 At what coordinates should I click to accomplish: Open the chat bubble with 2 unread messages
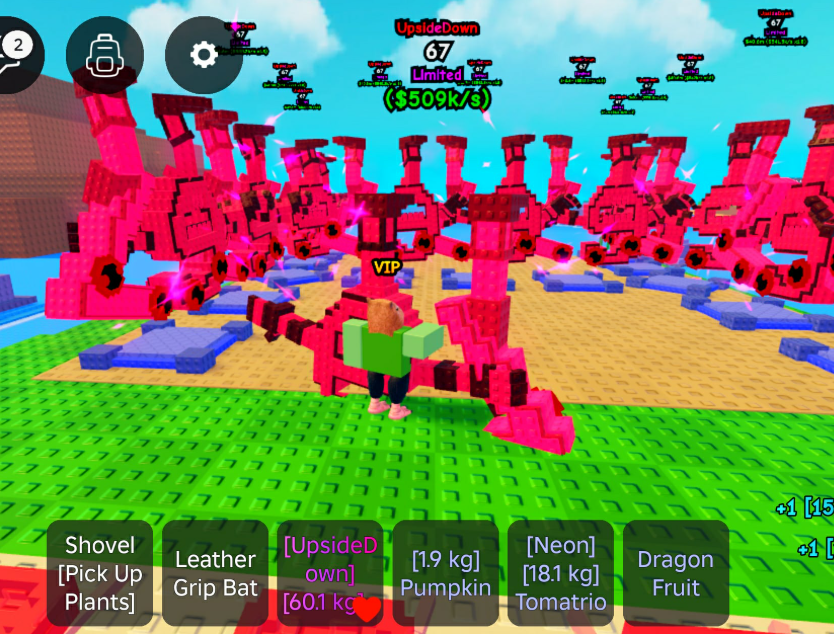tap(14, 54)
